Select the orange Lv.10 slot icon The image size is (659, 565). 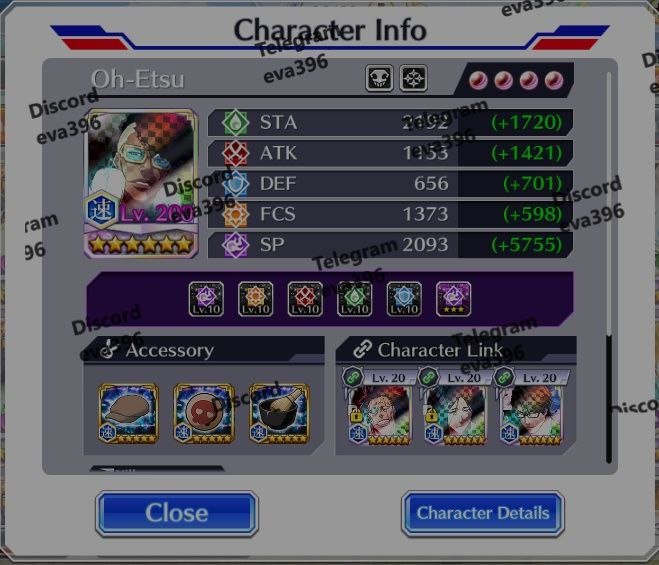256,298
